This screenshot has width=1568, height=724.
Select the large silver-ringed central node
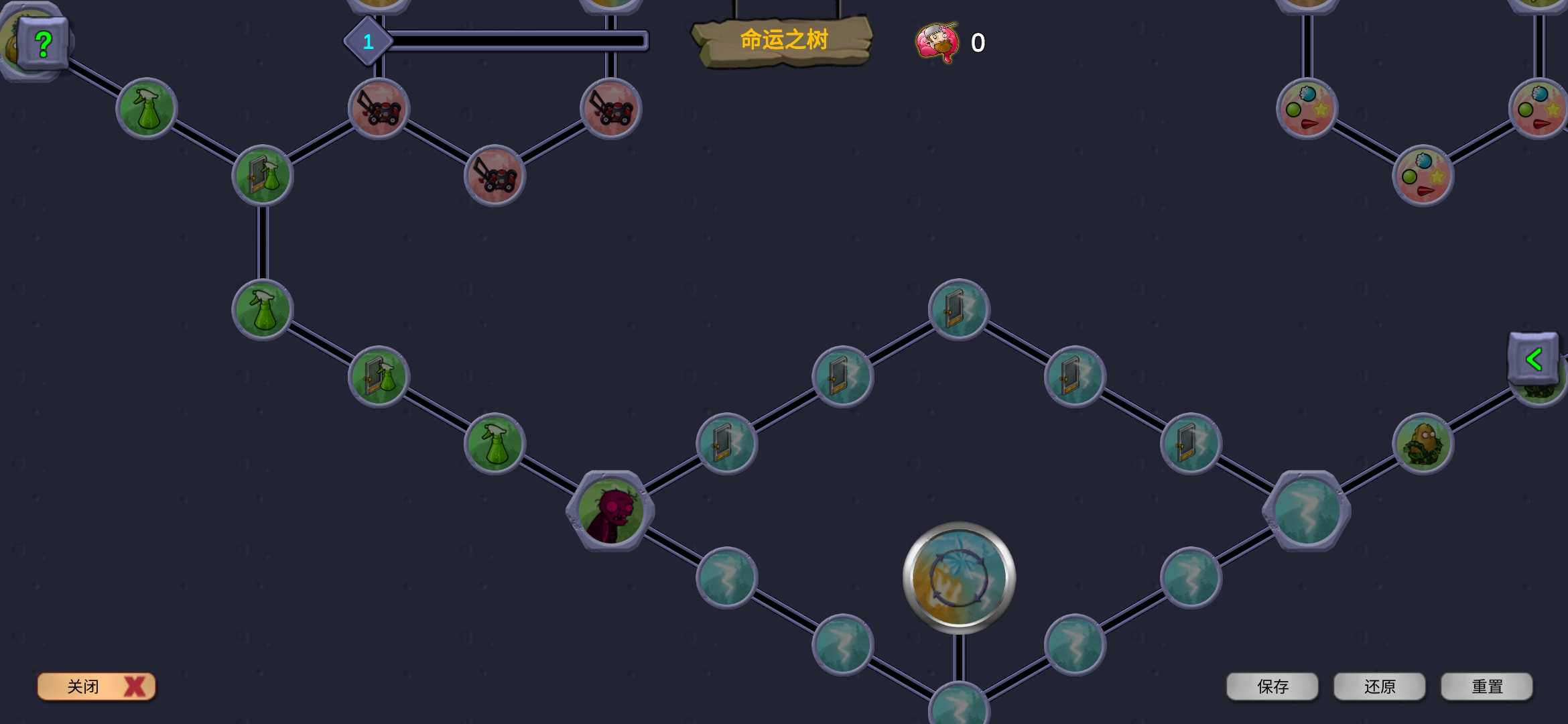pos(959,578)
